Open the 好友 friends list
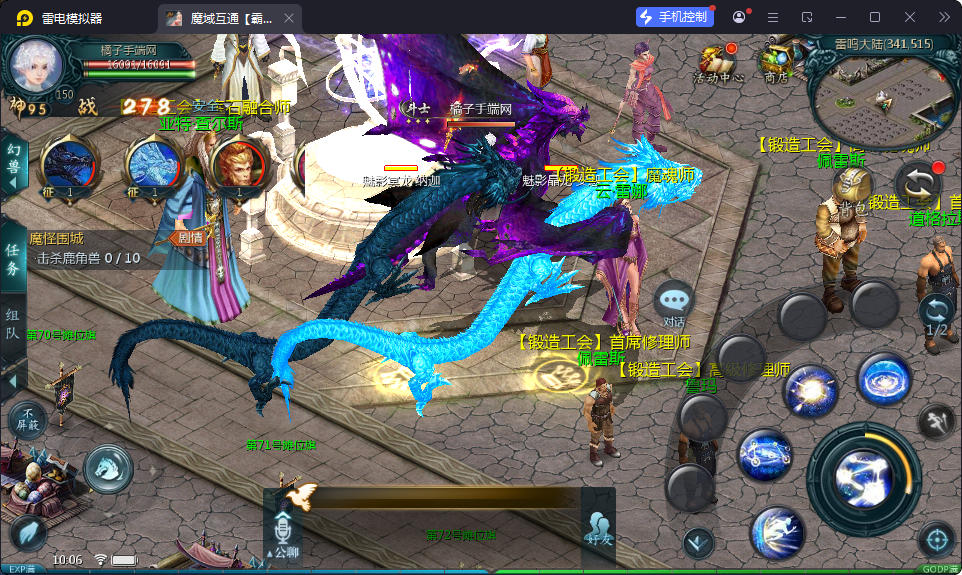Image resolution: width=962 pixels, height=575 pixels. (598, 528)
